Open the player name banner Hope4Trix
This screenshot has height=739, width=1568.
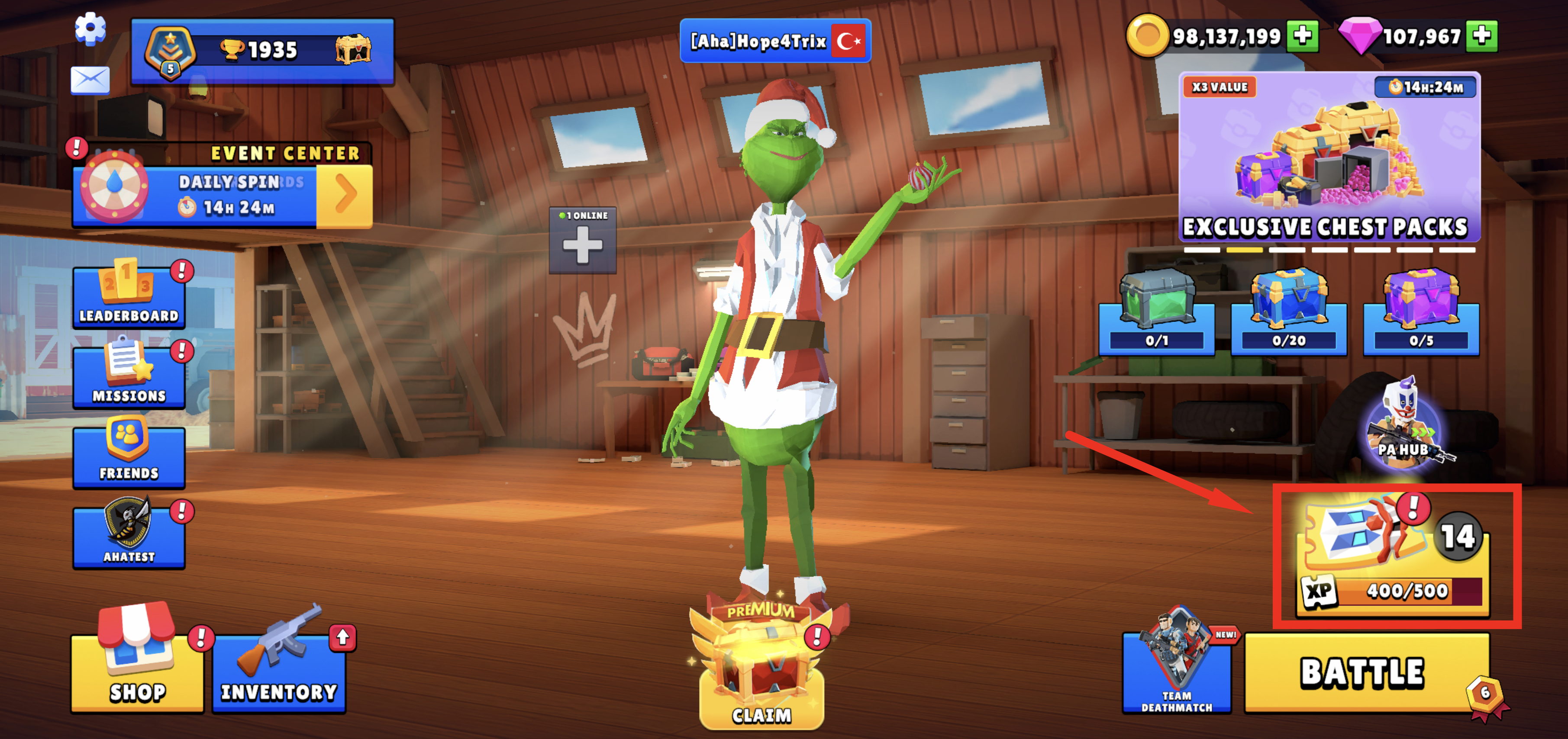tap(775, 41)
